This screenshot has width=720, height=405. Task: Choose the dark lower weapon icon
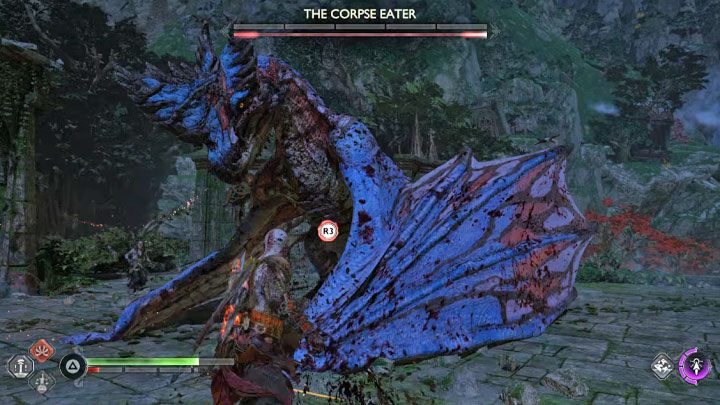[x=41, y=381]
